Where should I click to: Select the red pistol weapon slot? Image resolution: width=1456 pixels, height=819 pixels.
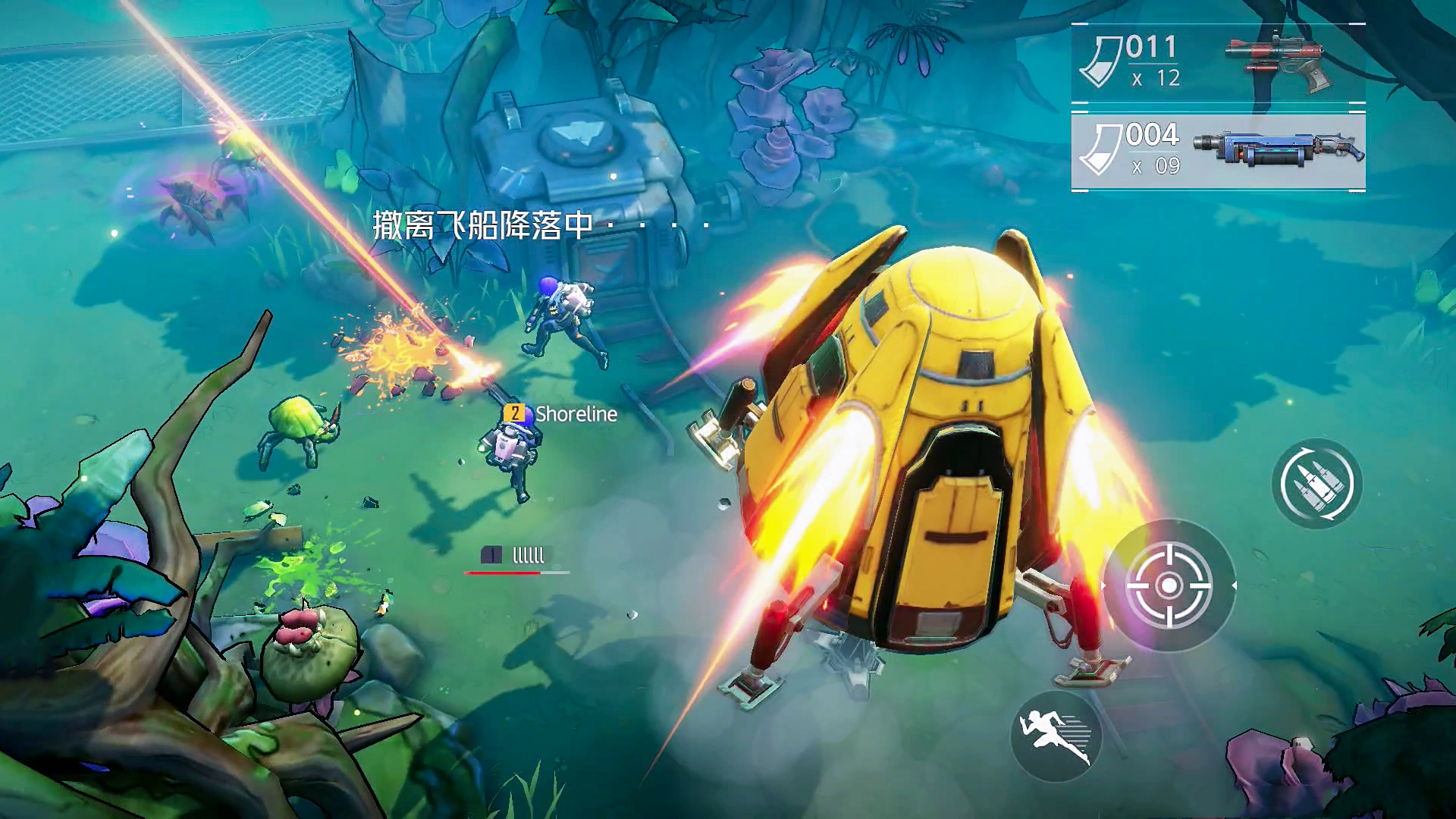click(1218, 63)
